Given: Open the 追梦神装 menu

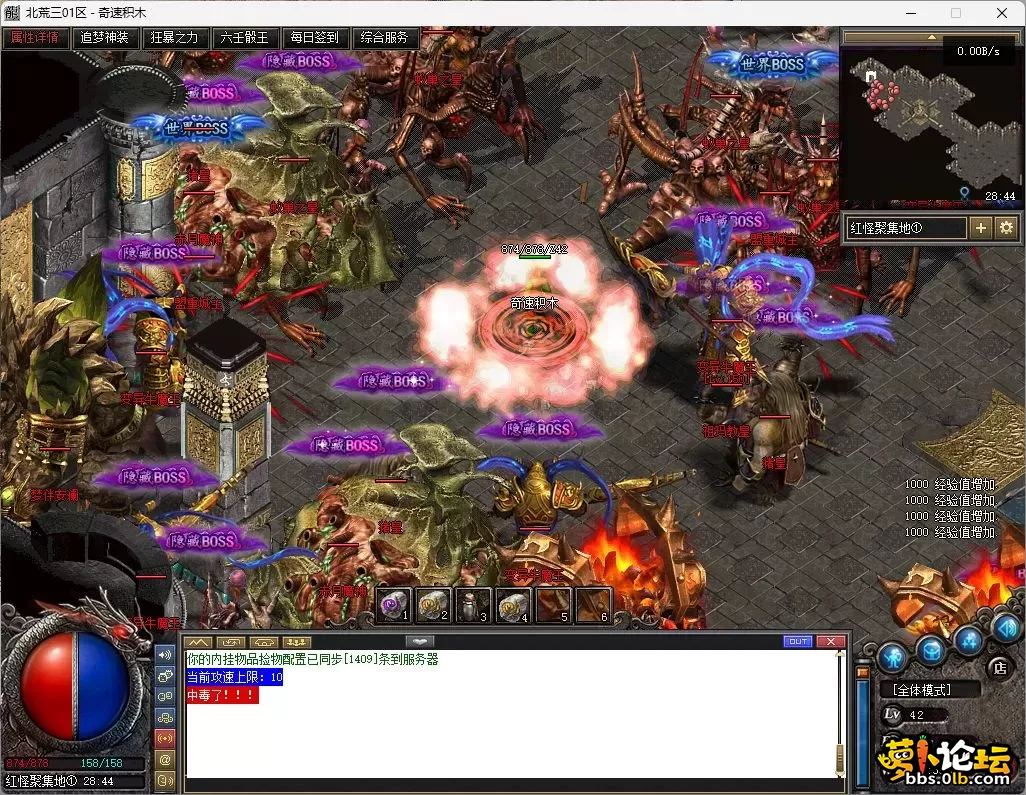Looking at the screenshot, I should [105, 38].
